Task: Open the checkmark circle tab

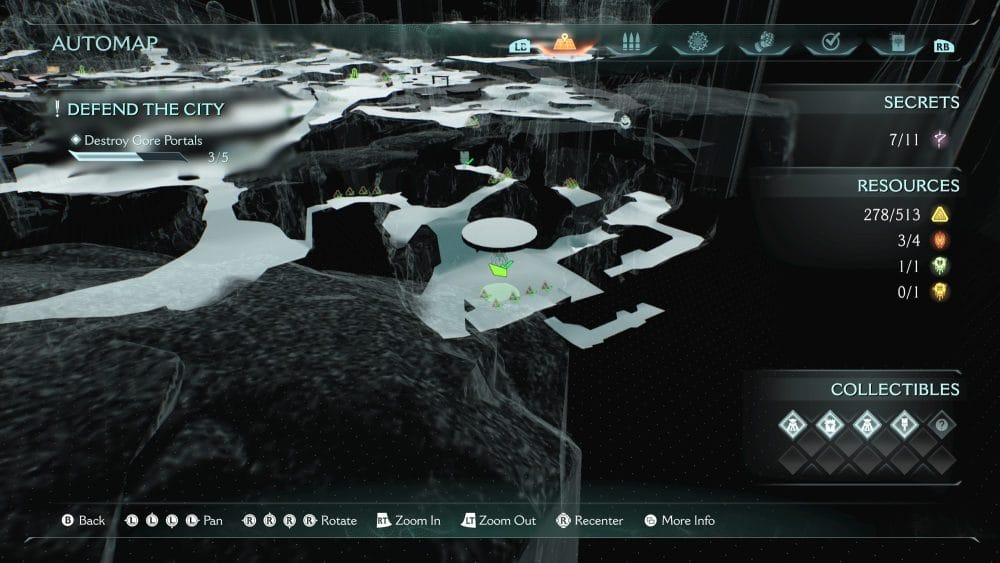Action: tap(829, 44)
